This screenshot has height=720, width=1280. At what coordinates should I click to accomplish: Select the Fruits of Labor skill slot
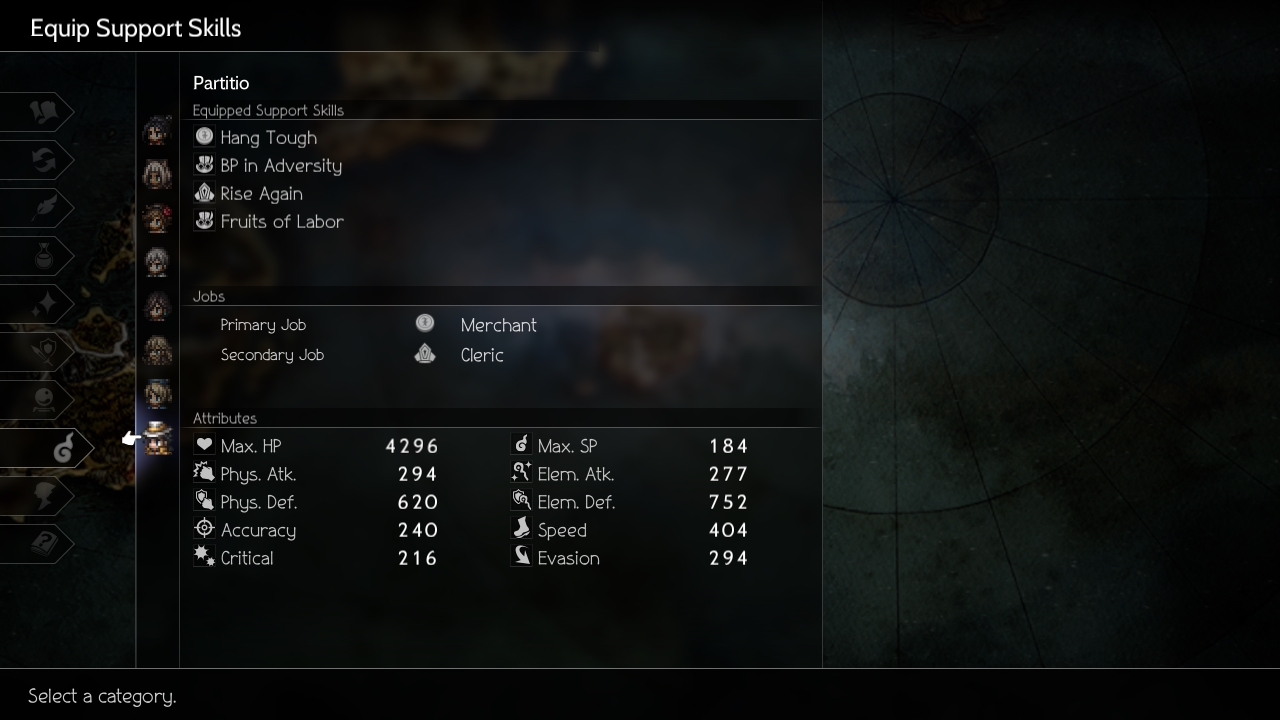(x=281, y=222)
